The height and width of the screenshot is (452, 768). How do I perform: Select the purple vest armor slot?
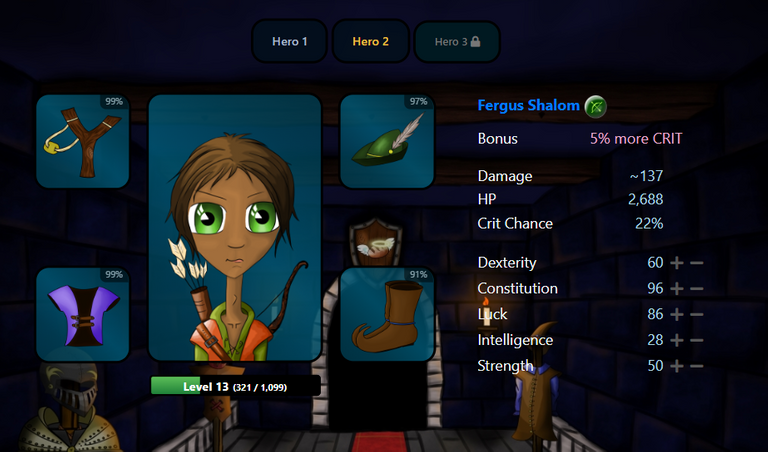coord(83,314)
